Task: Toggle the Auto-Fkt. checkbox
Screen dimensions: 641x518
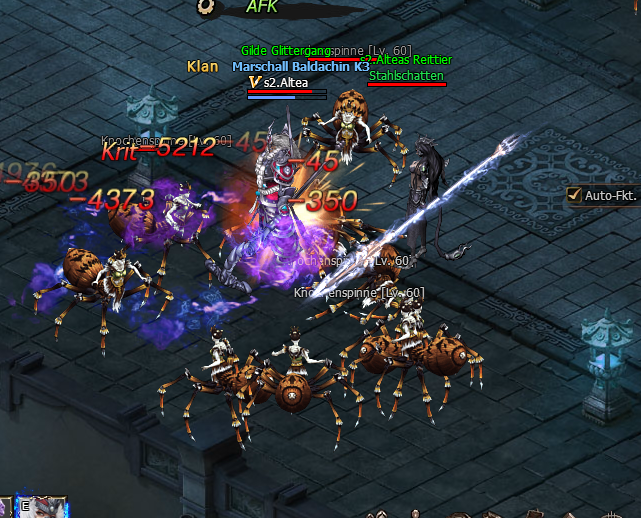Action: pos(574,195)
